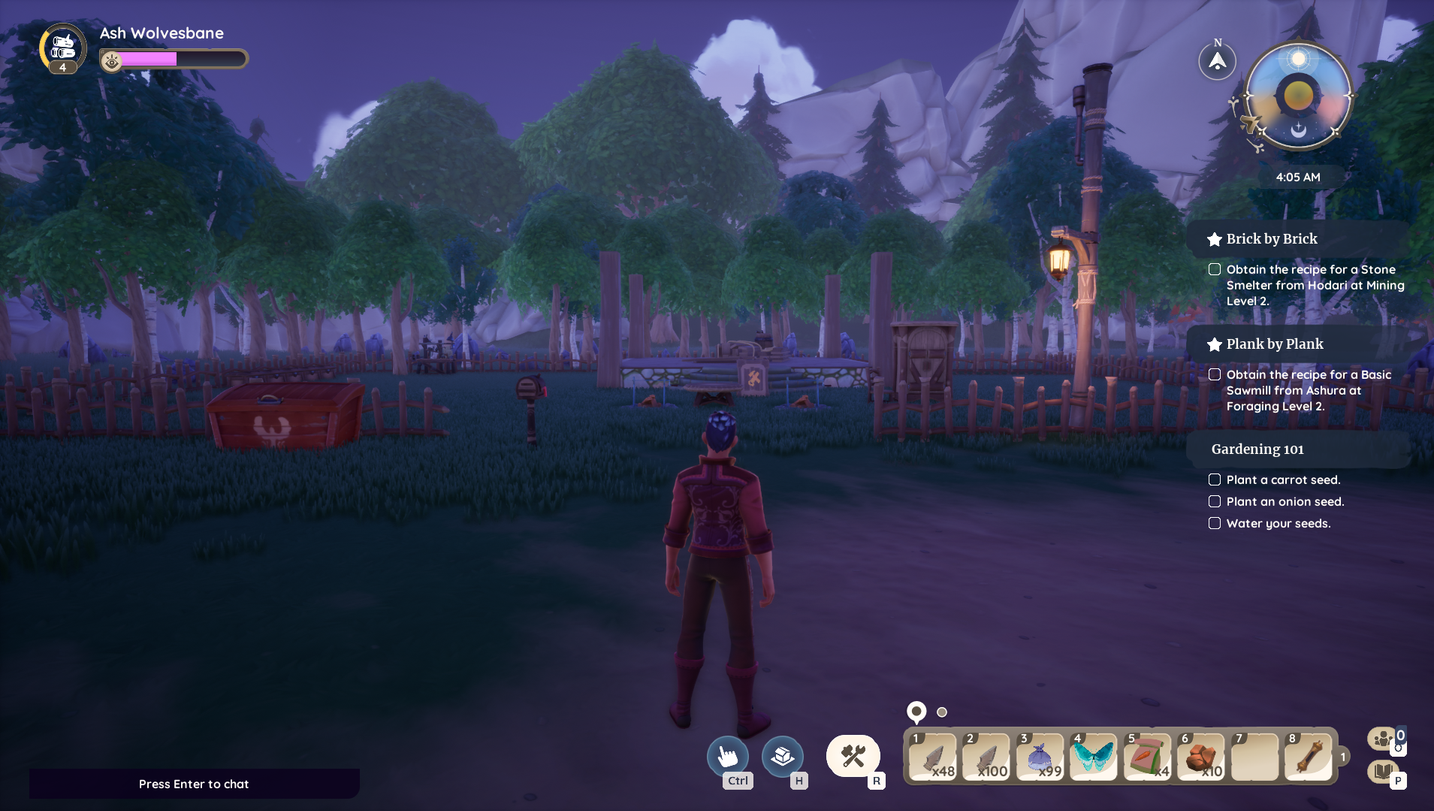Open the social players icon

click(x=1383, y=739)
